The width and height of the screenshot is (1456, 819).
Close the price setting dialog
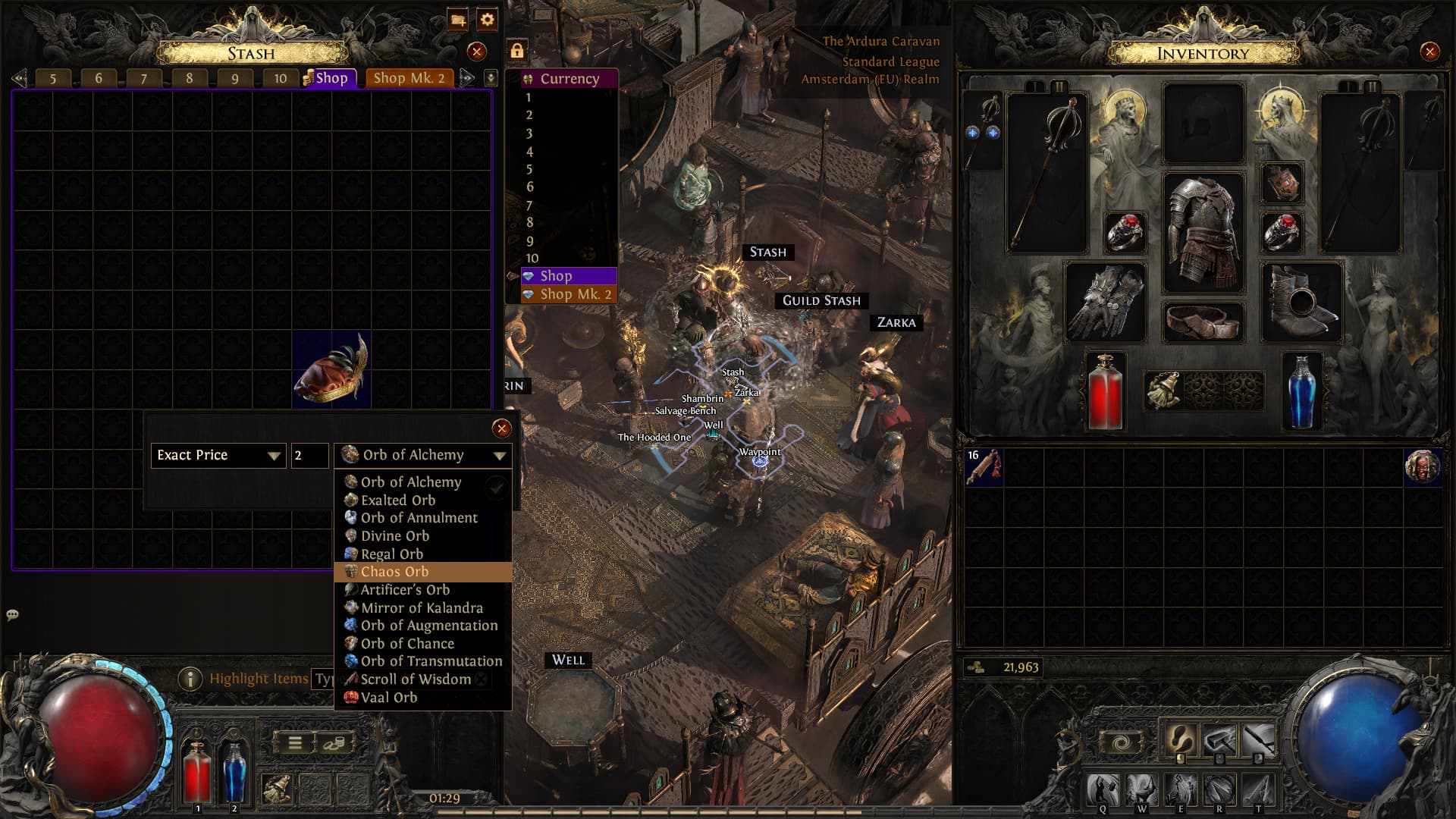coord(500,429)
